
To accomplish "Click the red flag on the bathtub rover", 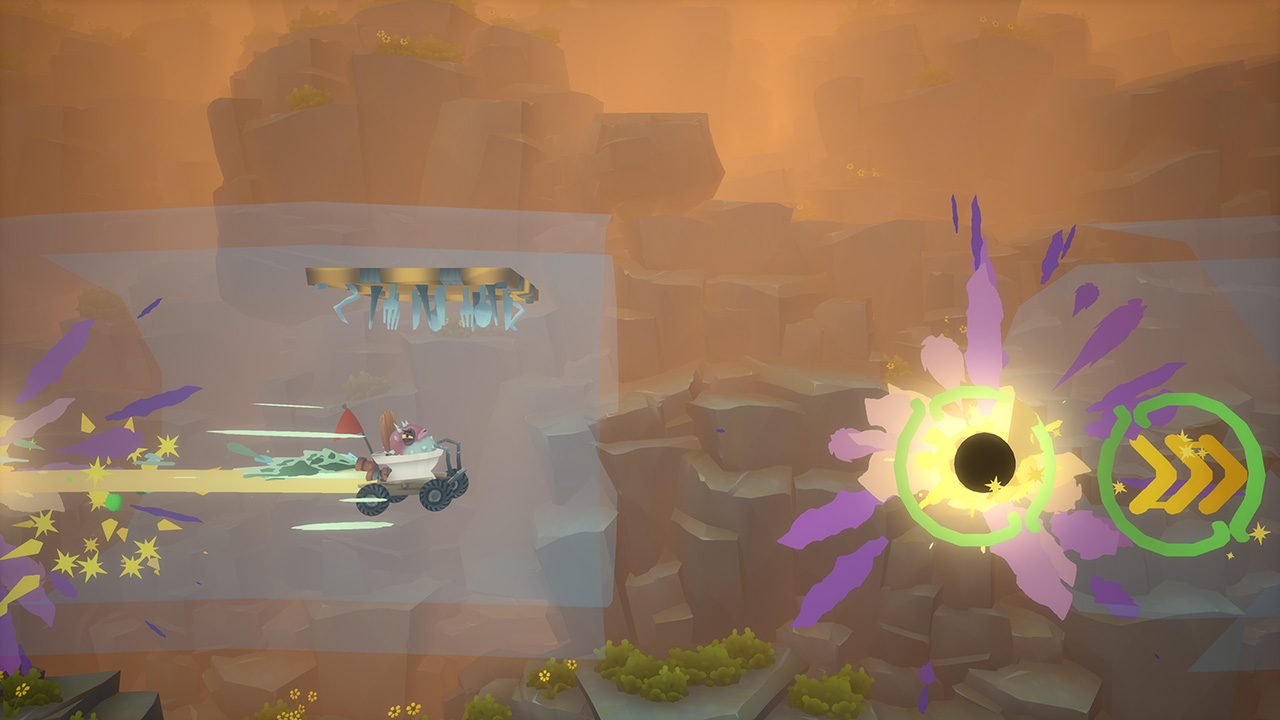I will (x=348, y=423).
